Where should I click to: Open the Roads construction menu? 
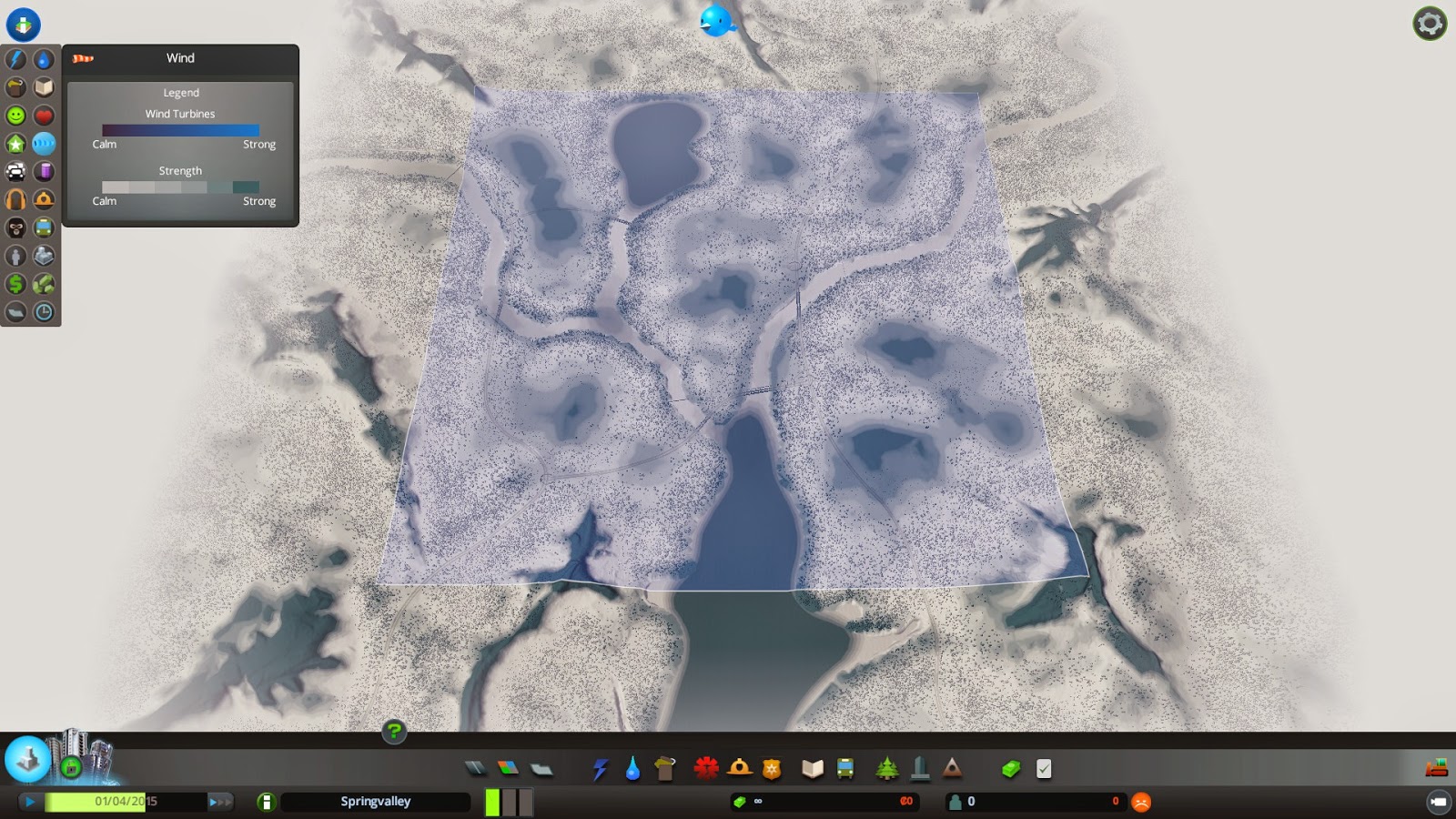pyautogui.click(x=476, y=769)
